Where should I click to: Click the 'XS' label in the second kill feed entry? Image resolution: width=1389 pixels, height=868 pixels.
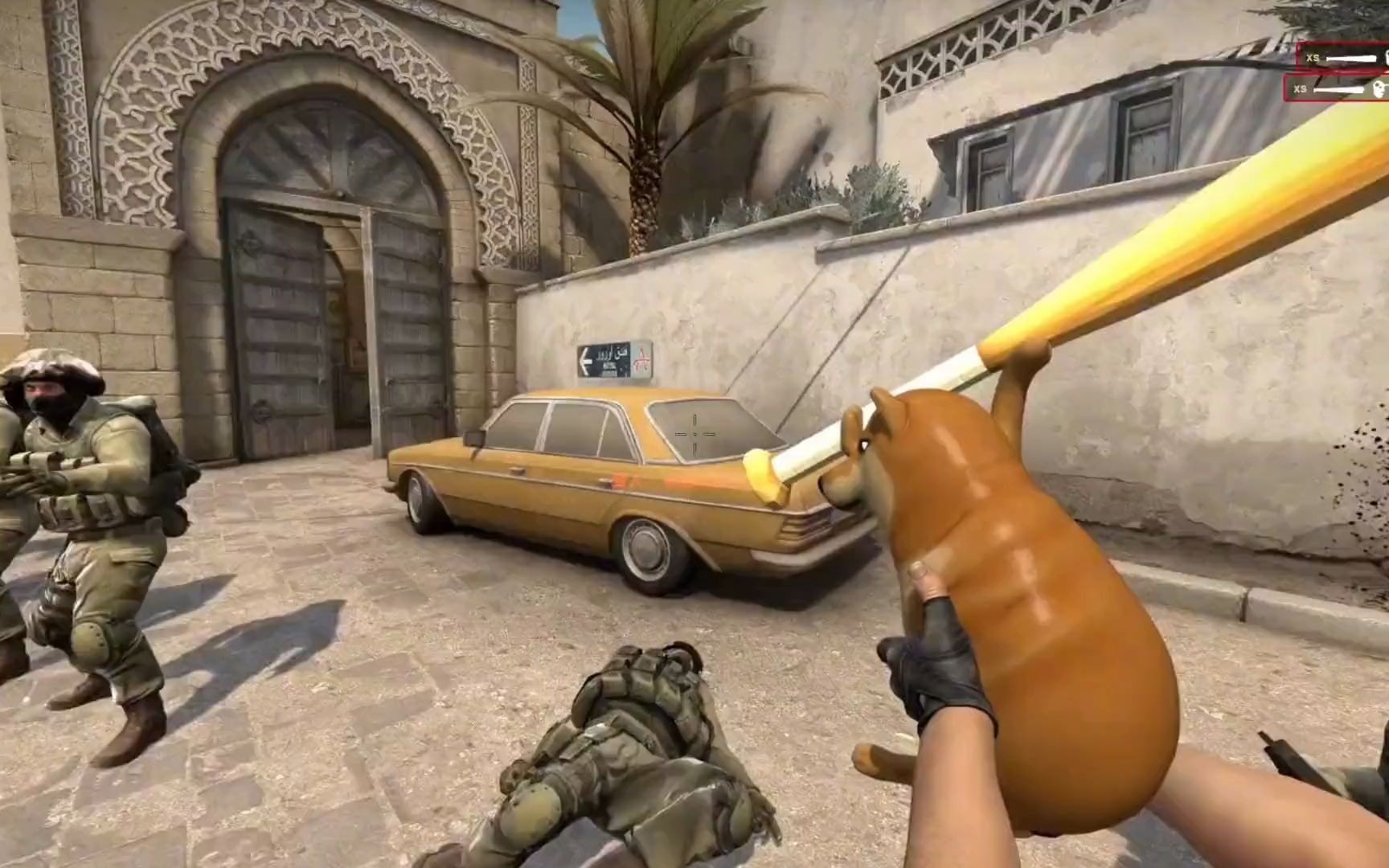tap(1301, 88)
